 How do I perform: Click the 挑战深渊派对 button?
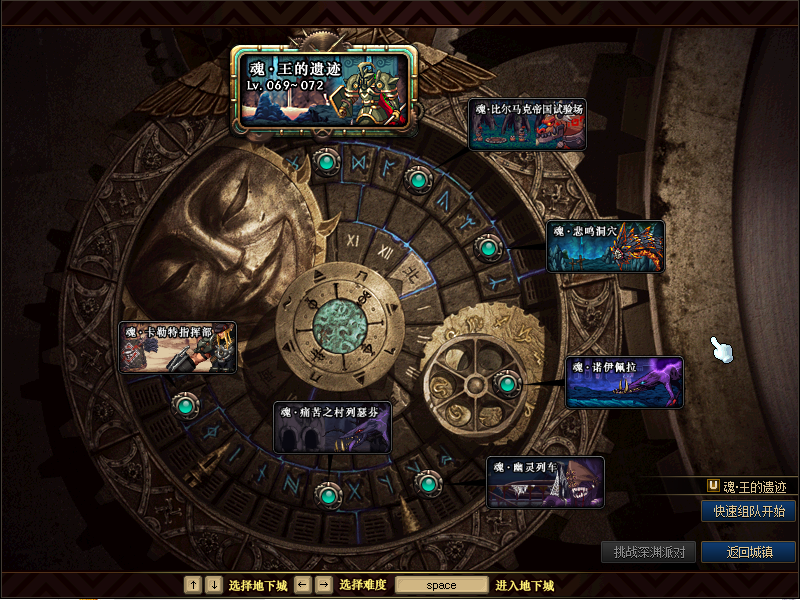tap(648, 552)
